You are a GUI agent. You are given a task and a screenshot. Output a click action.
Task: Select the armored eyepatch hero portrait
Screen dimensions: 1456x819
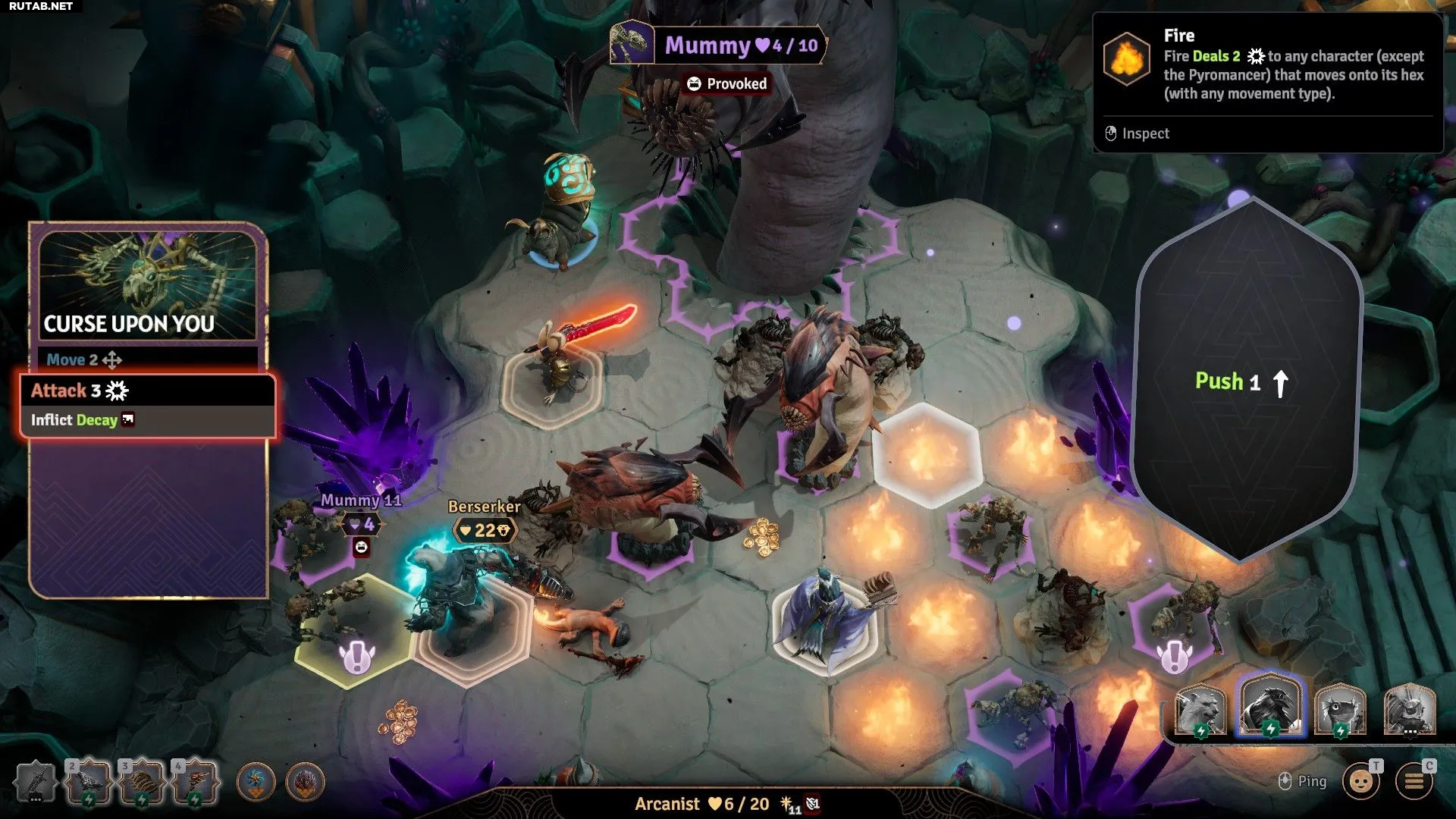pyautogui.click(x=1410, y=710)
